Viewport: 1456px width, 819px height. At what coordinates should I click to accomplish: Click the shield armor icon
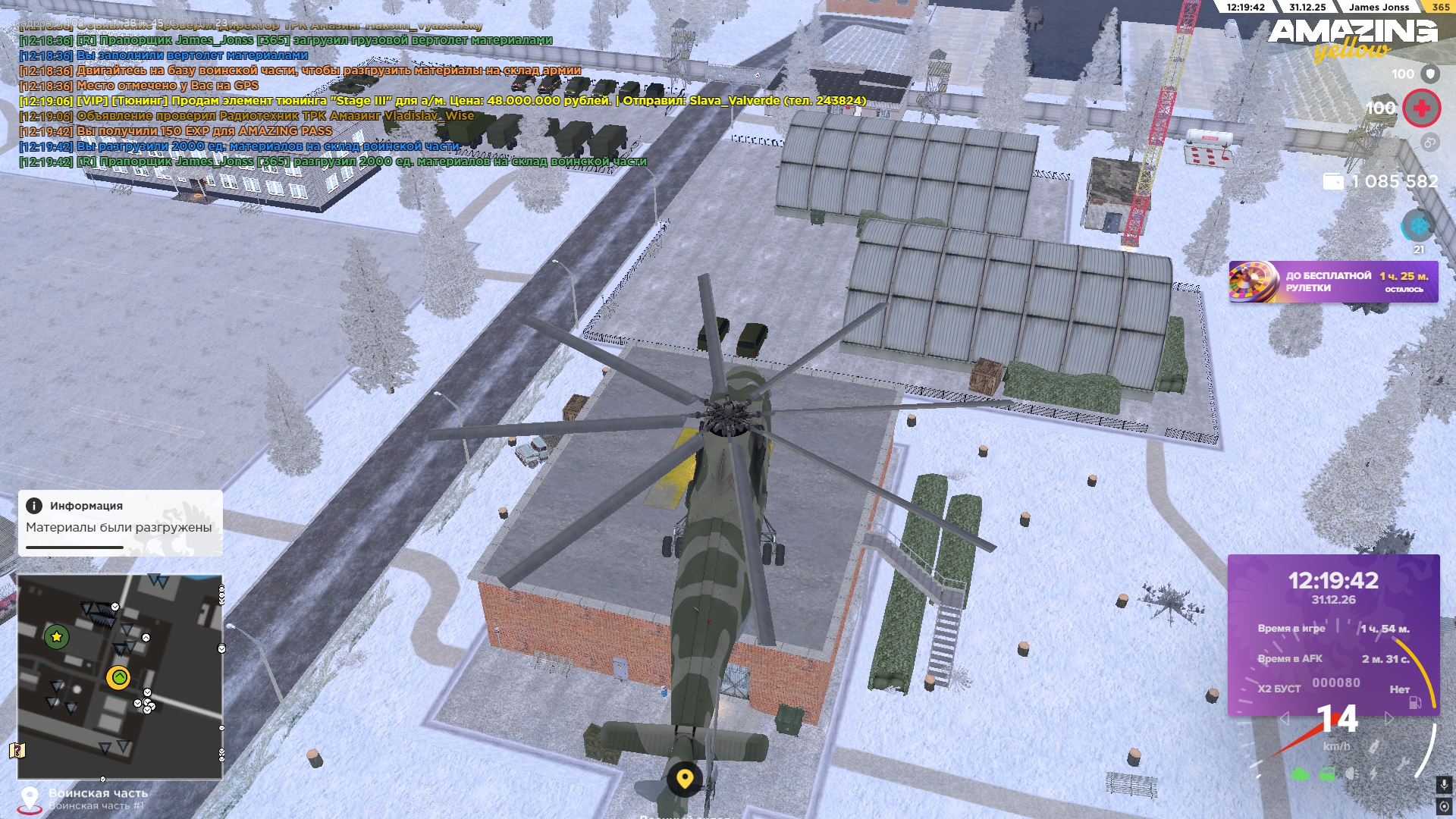[1430, 74]
